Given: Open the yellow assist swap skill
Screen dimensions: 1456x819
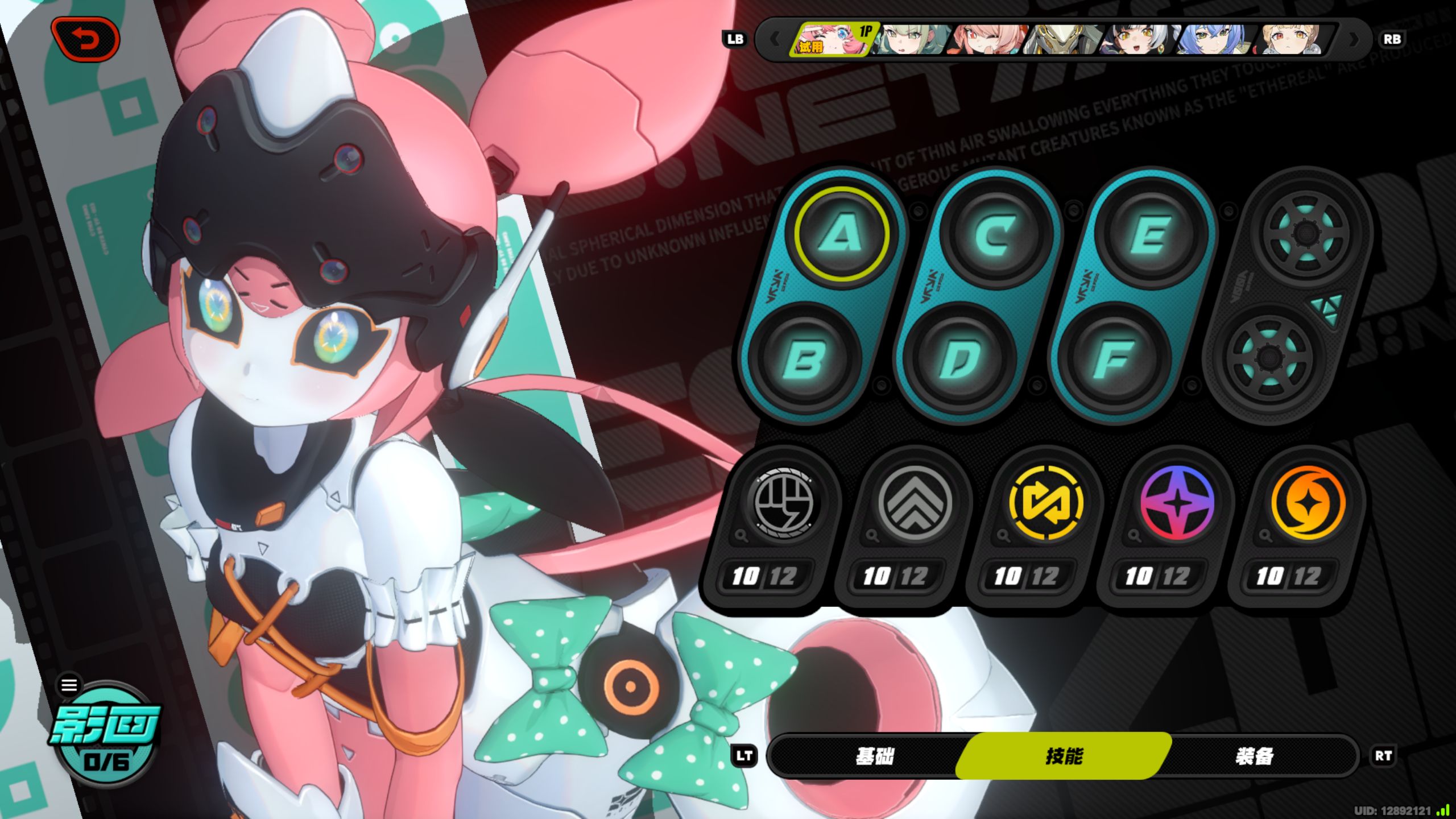Looking at the screenshot, I should [x=1045, y=503].
